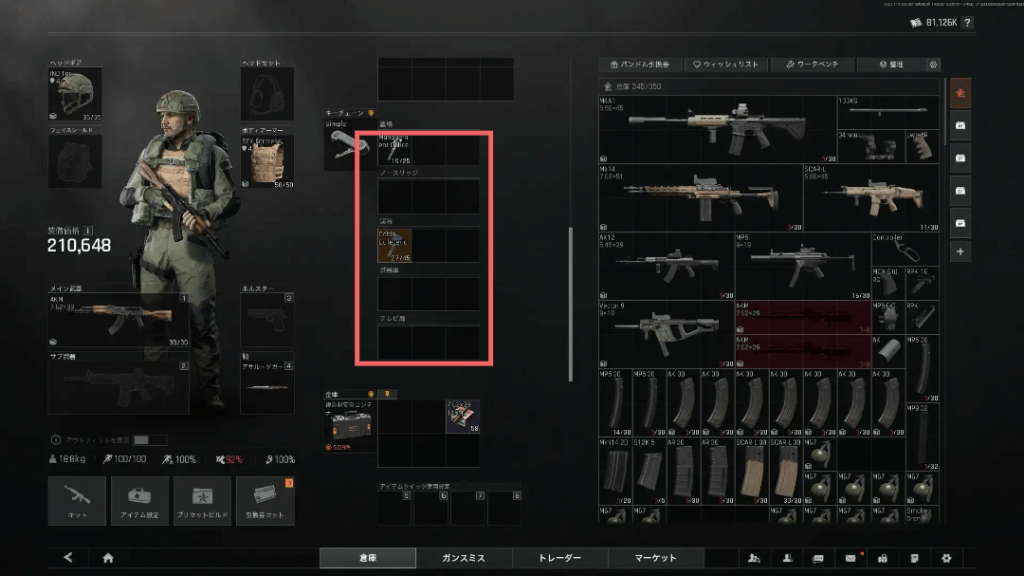This screenshot has height=576, width=1024.
Task: Open プリセットビルド button
Action: tap(202, 500)
